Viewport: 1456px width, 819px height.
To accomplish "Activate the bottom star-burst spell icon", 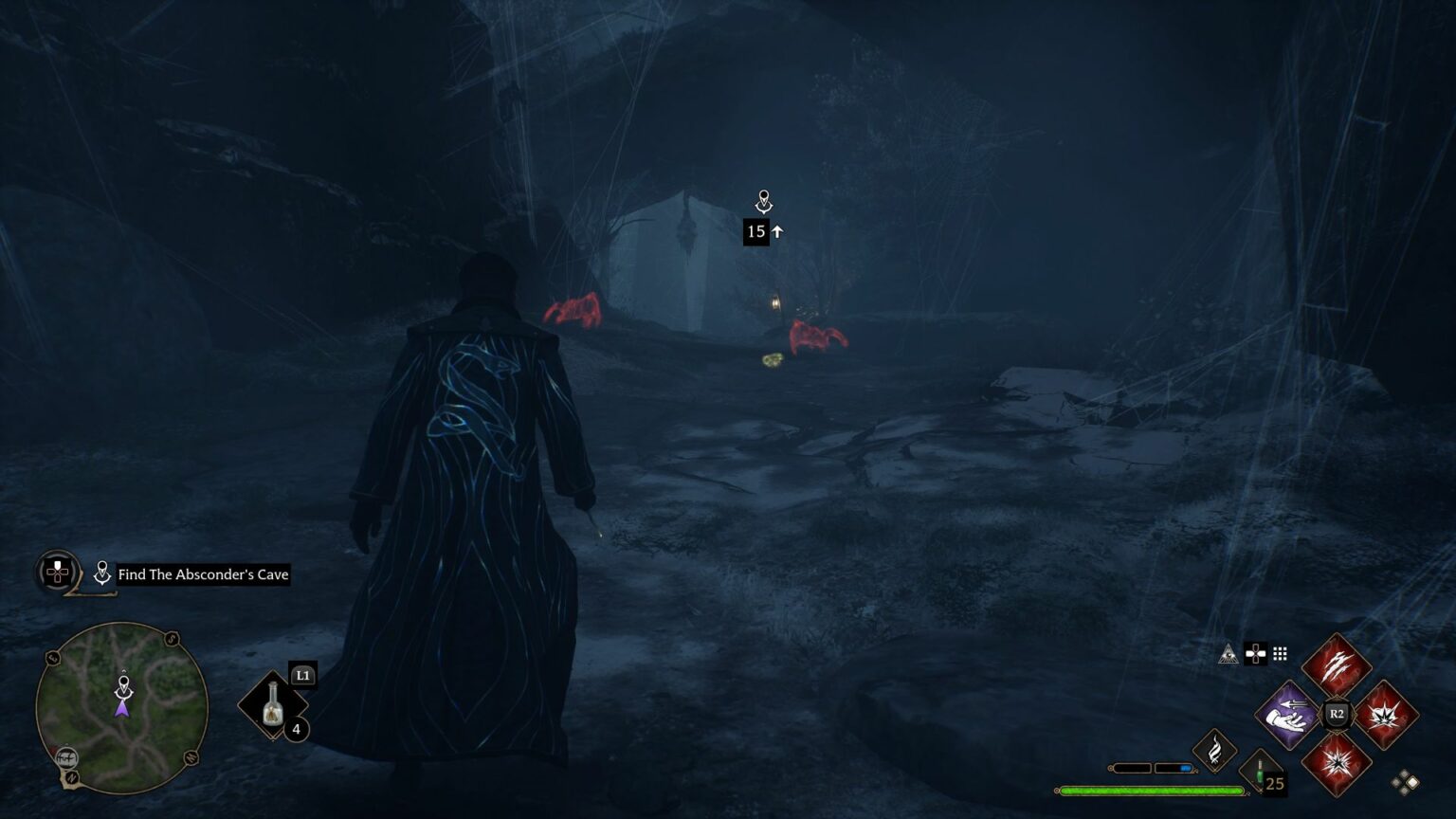I will coord(1336,764).
